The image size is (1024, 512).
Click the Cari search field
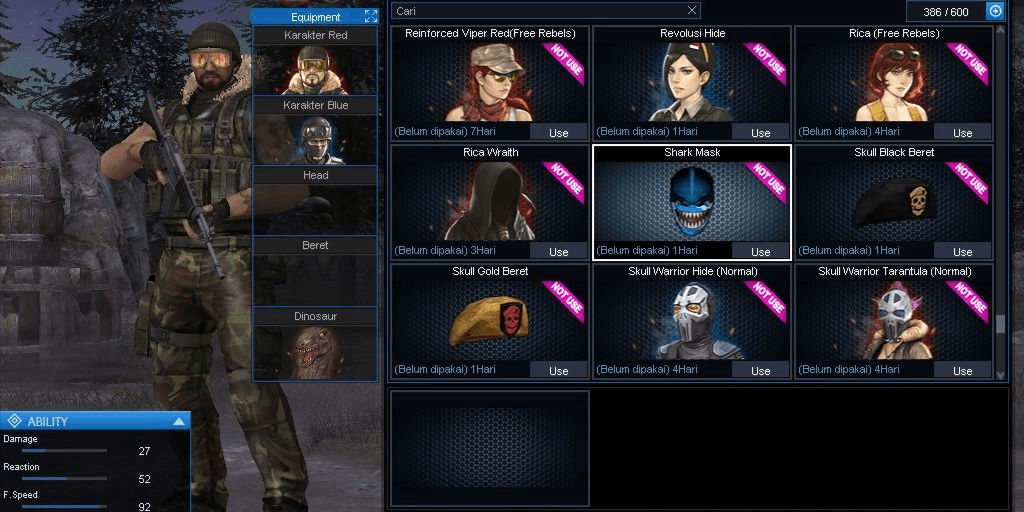(x=540, y=11)
